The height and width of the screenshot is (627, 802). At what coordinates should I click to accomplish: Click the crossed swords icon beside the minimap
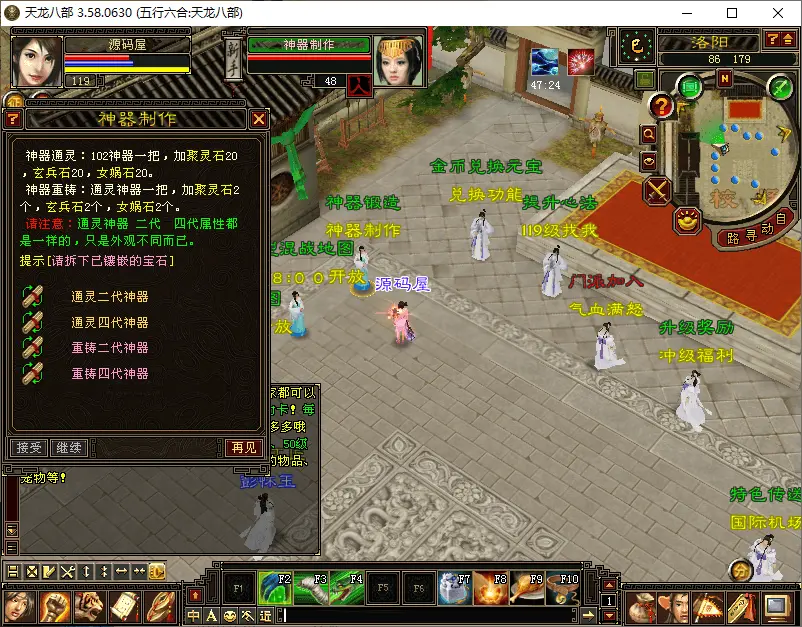click(x=658, y=189)
